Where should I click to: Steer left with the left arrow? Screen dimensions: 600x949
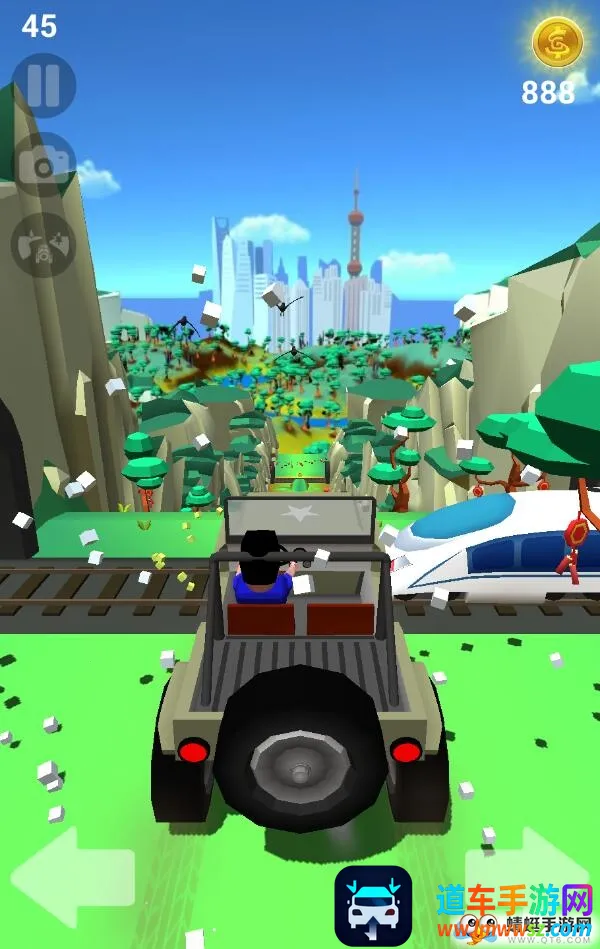pyautogui.click(x=73, y=877)
